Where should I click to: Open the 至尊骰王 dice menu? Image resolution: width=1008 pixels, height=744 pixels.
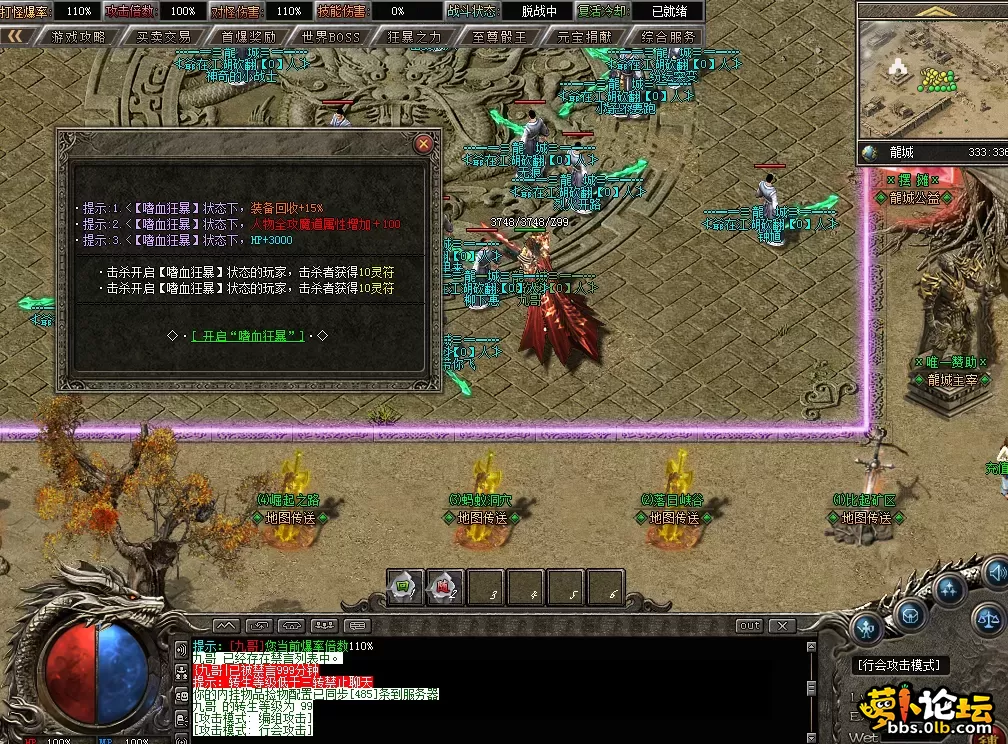[x=499, y=36]
